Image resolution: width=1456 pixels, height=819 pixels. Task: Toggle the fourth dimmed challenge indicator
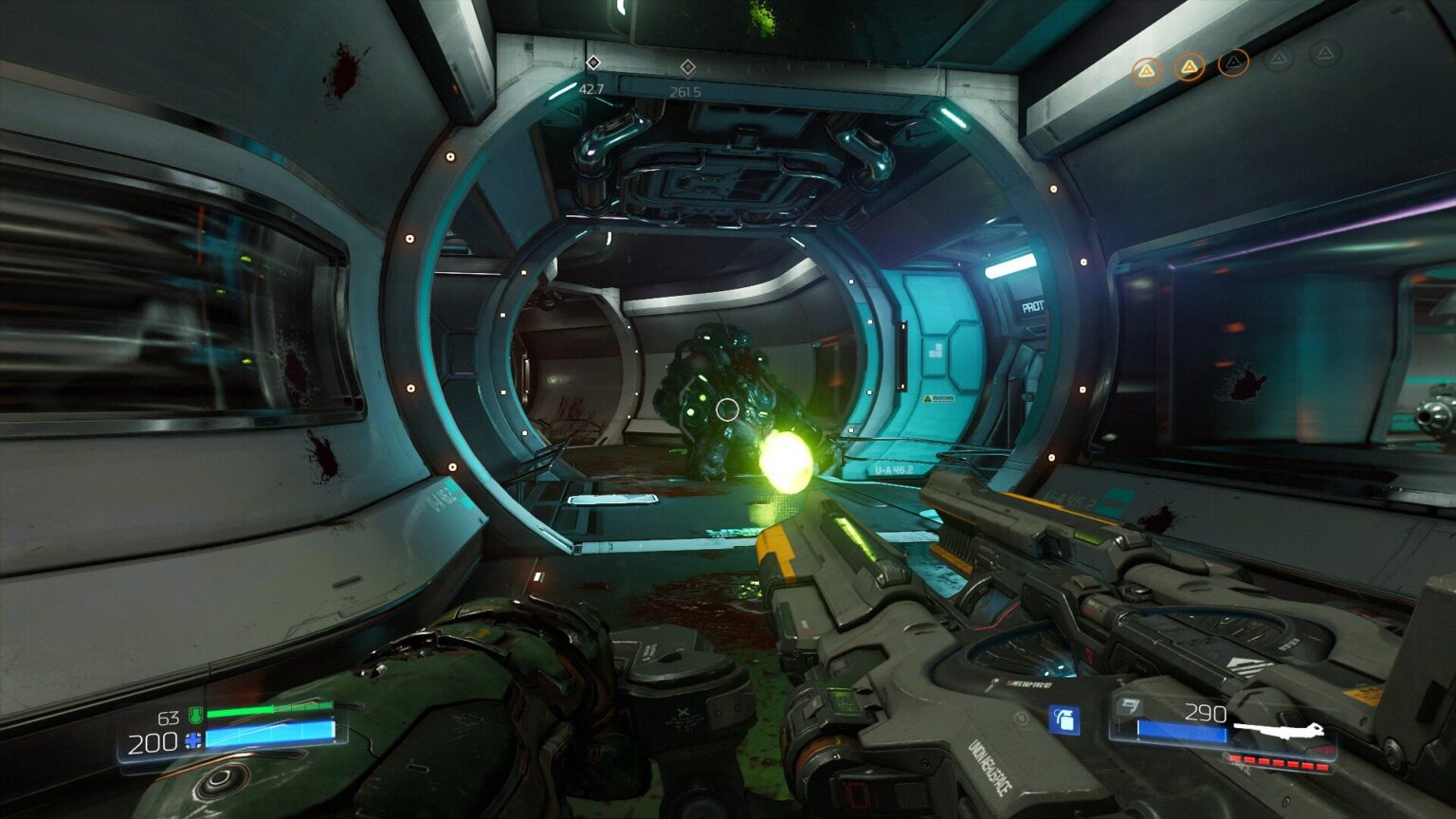pos(1279,58)
